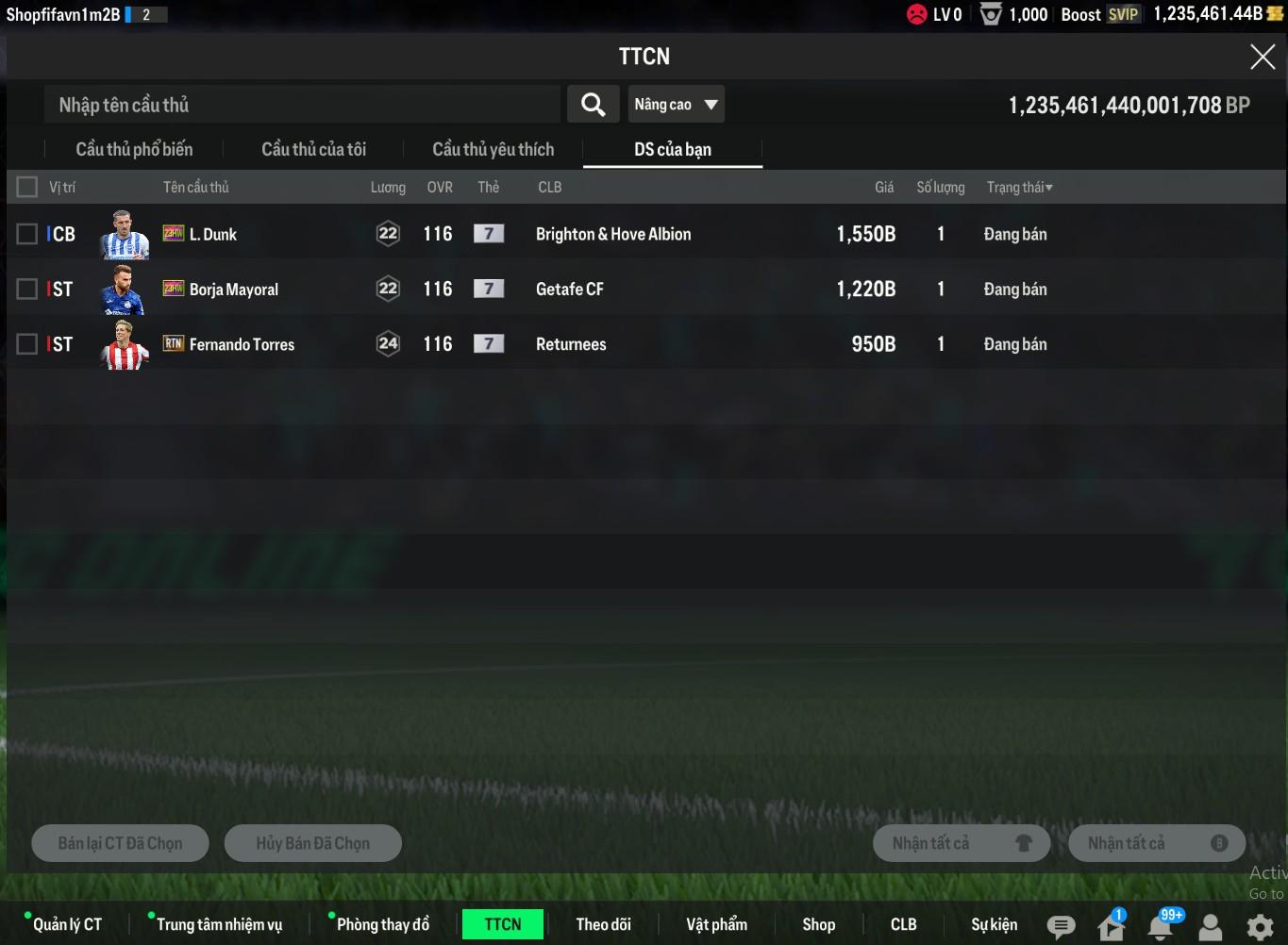Sort listings by Trạng thái column

click(1019, 187)
